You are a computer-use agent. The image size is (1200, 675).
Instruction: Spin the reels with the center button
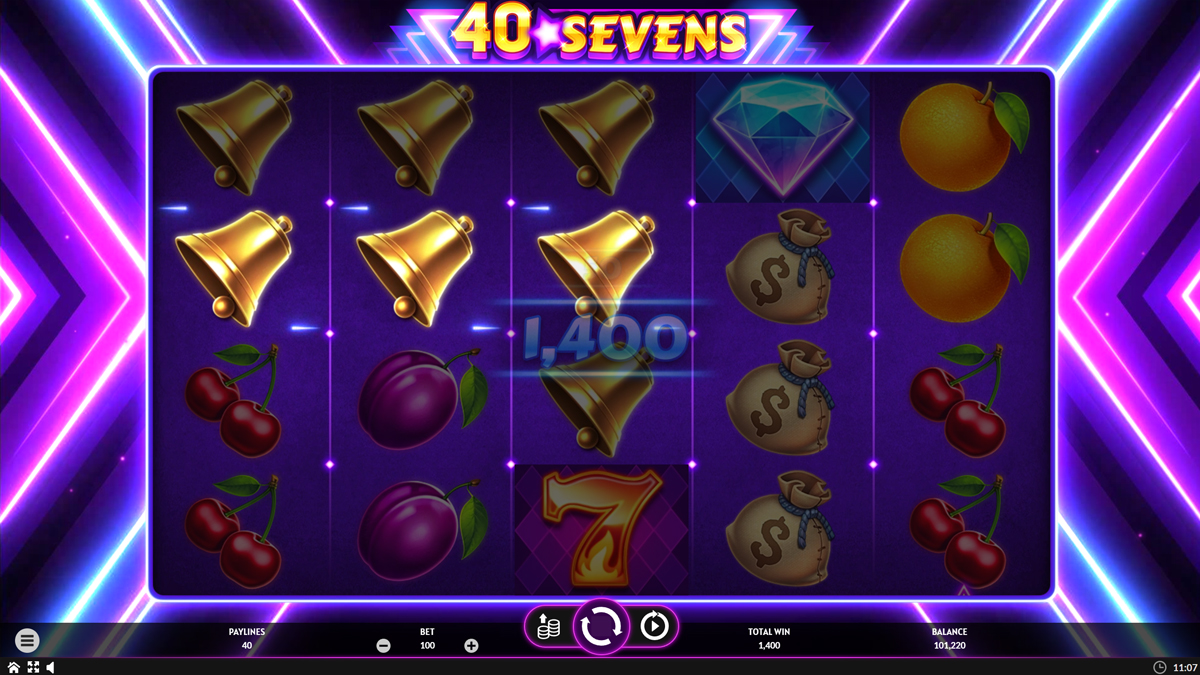(x=600, y=627)
